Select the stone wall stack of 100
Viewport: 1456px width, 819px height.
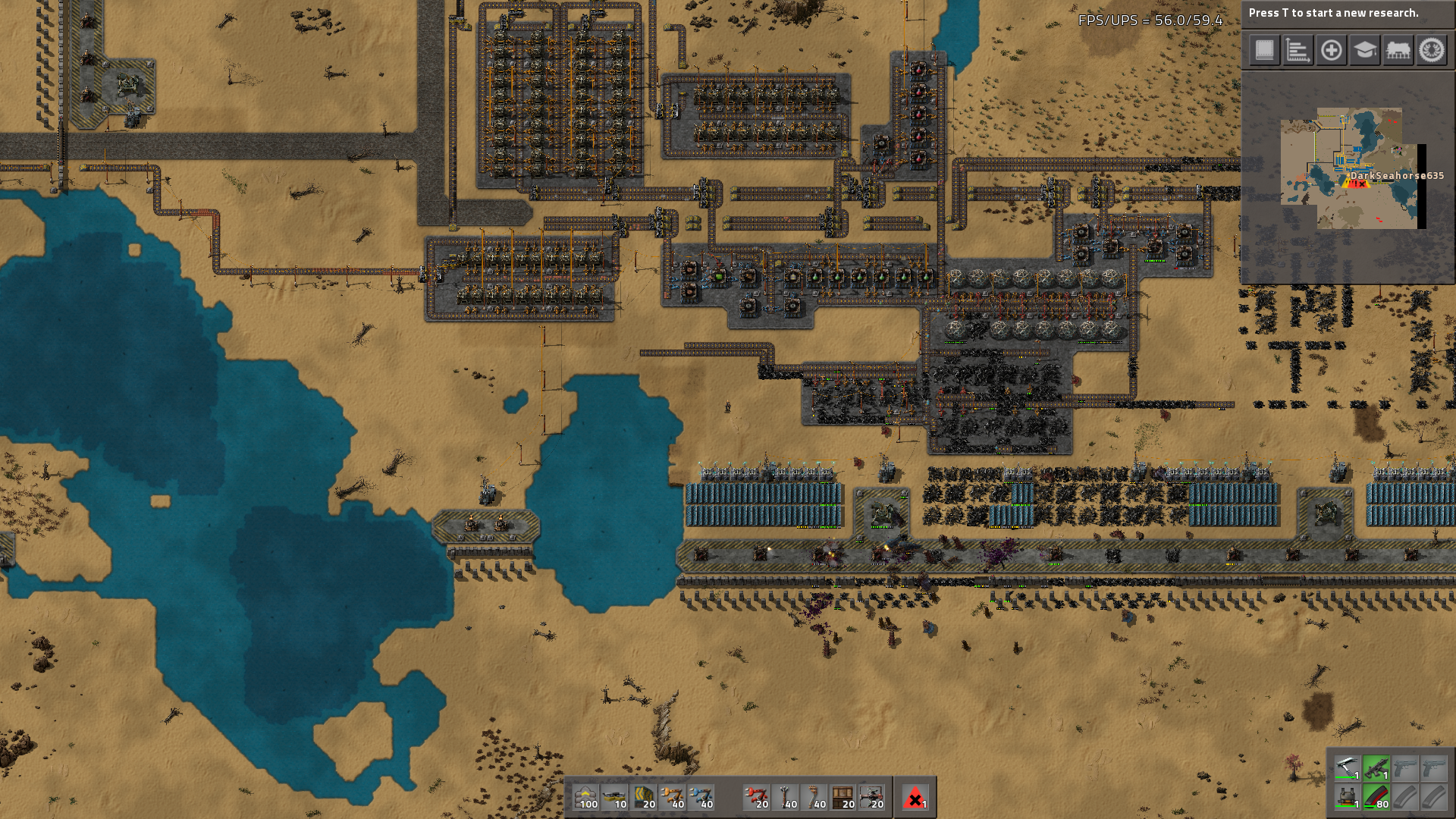tap(585, 797)
